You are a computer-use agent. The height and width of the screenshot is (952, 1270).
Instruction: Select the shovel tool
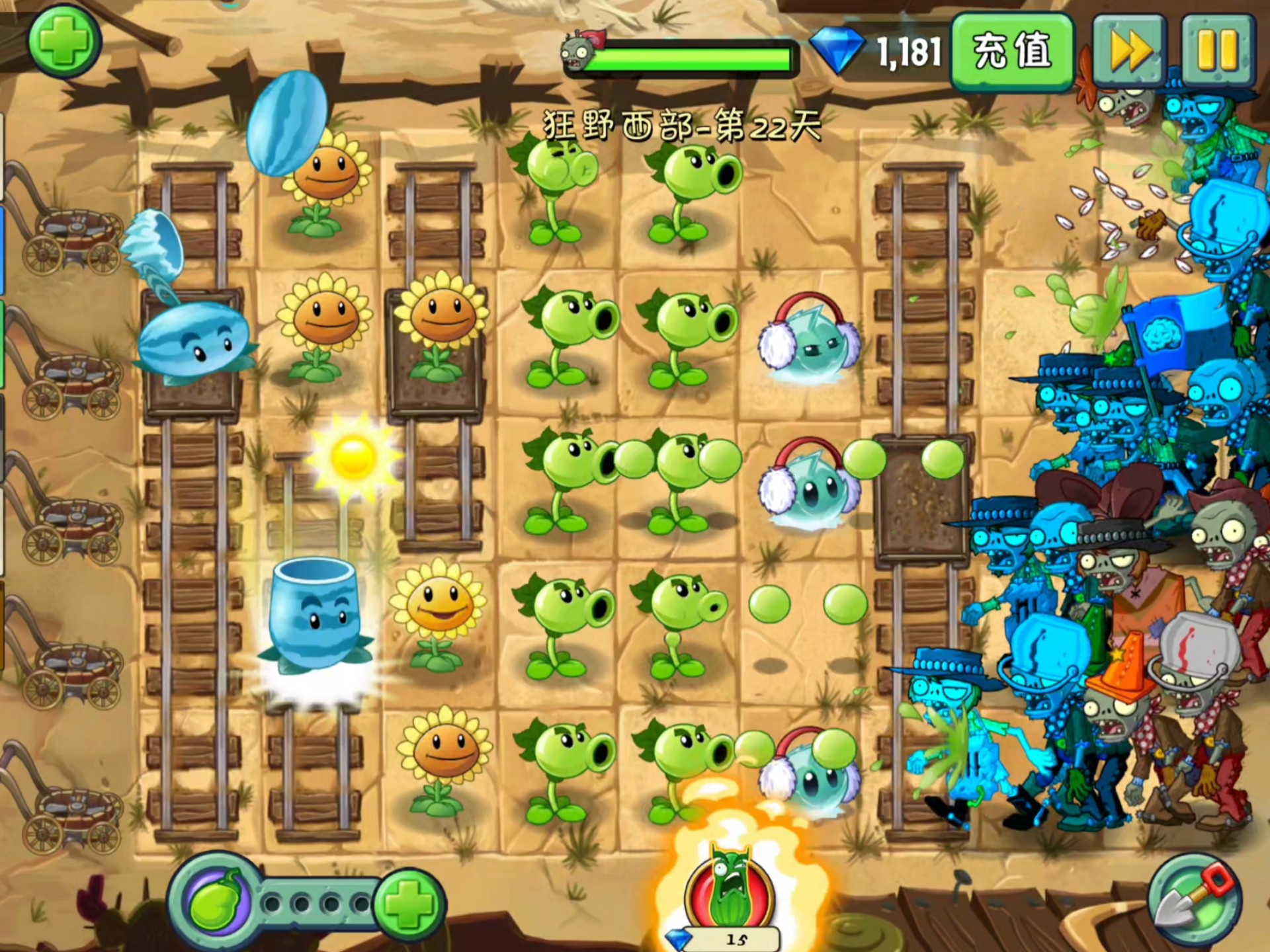(1194, 900)
